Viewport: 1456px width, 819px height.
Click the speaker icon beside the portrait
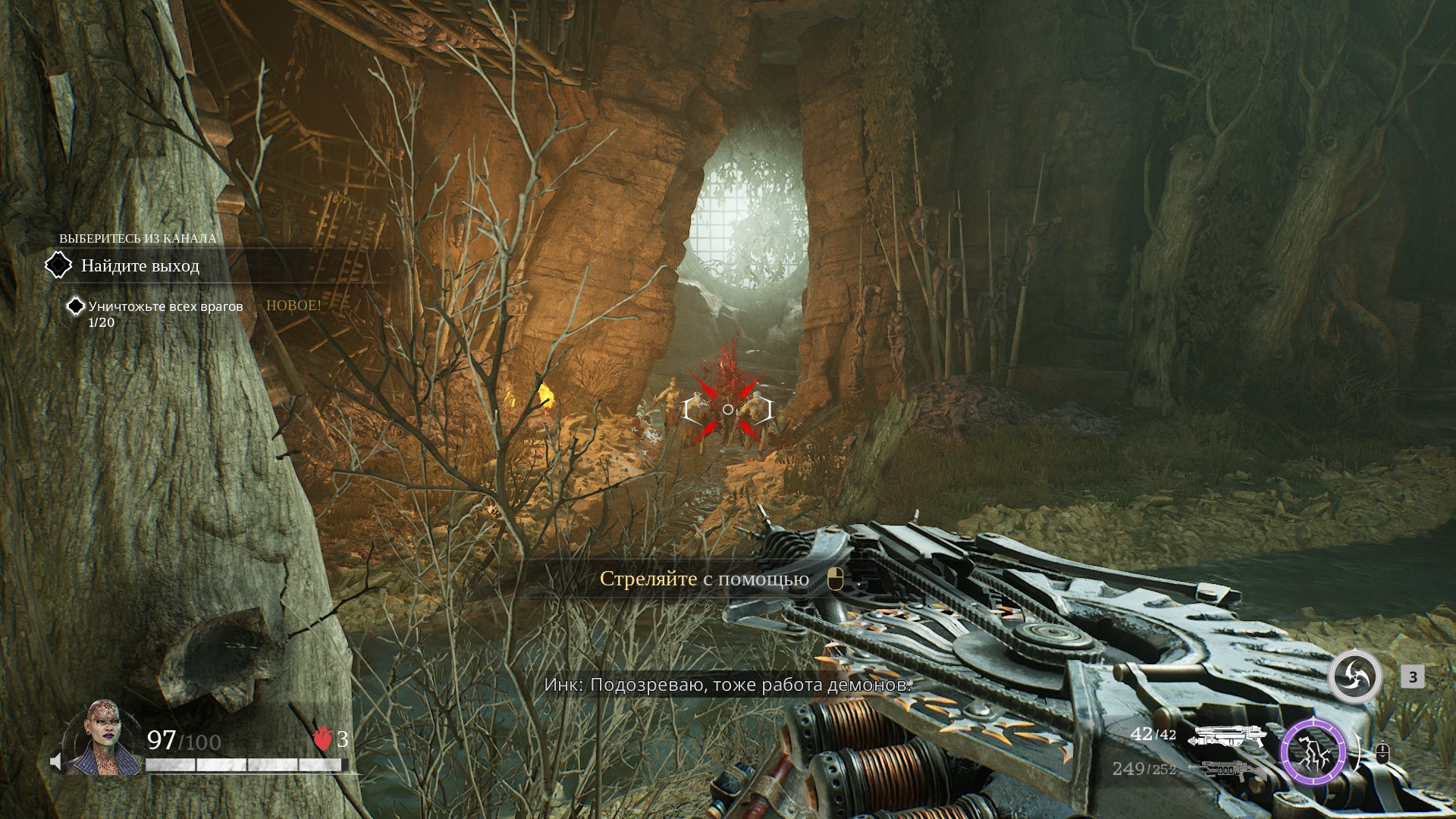(55, 761)
